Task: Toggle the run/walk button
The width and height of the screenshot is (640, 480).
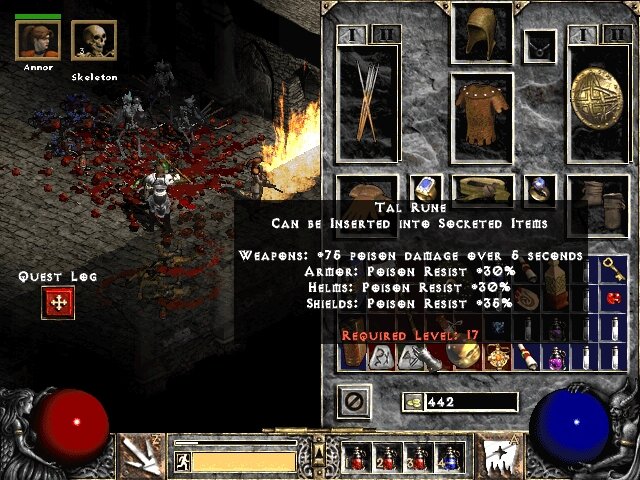Action: [x=182, y=462]
